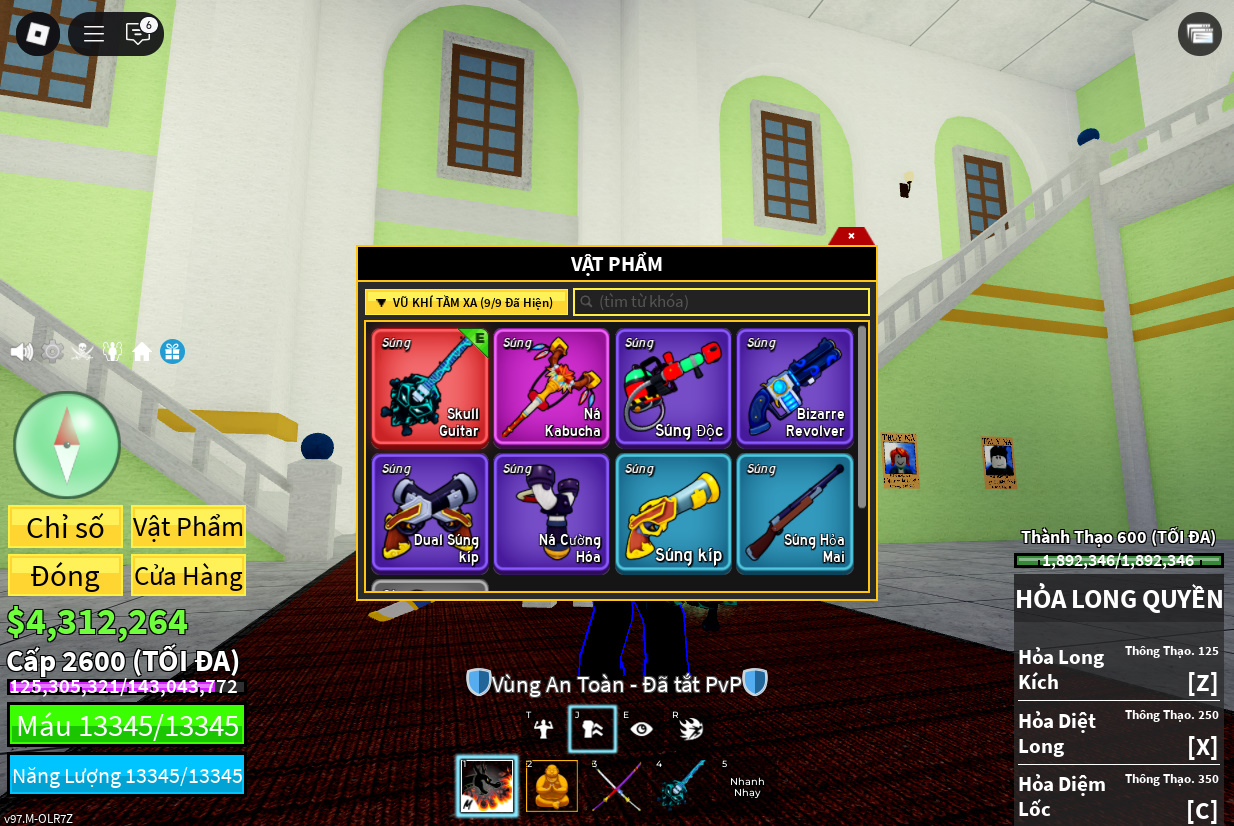Open the blue gift box rewards
This screenshot has height=826, width=1234.
tap(172, 352)
